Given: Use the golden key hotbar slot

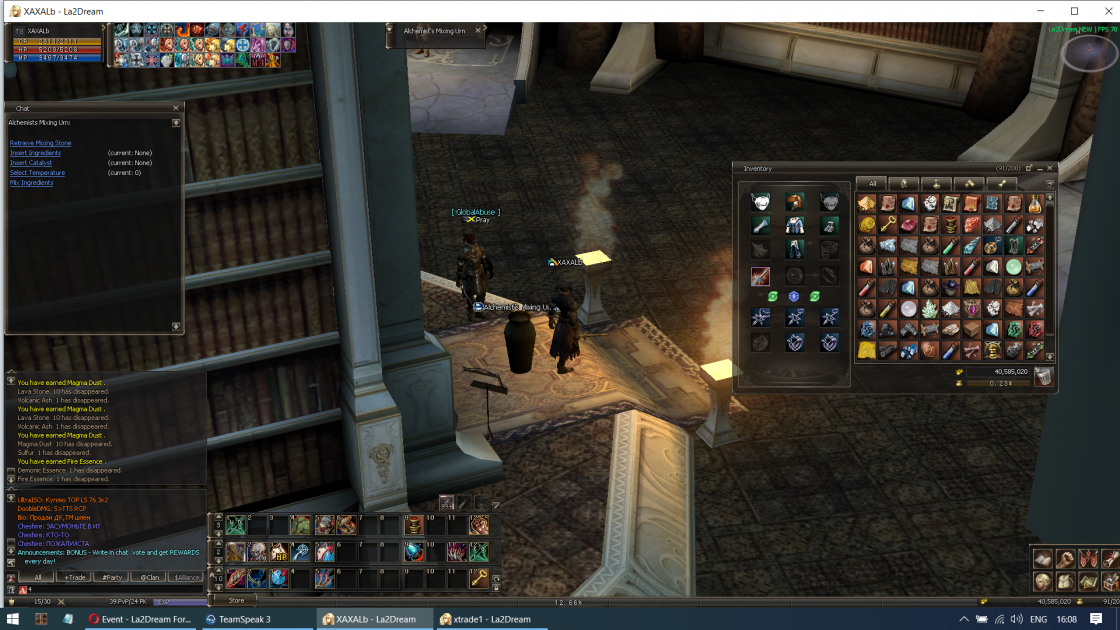Looking at the screenshot, I should pos(480,578).
